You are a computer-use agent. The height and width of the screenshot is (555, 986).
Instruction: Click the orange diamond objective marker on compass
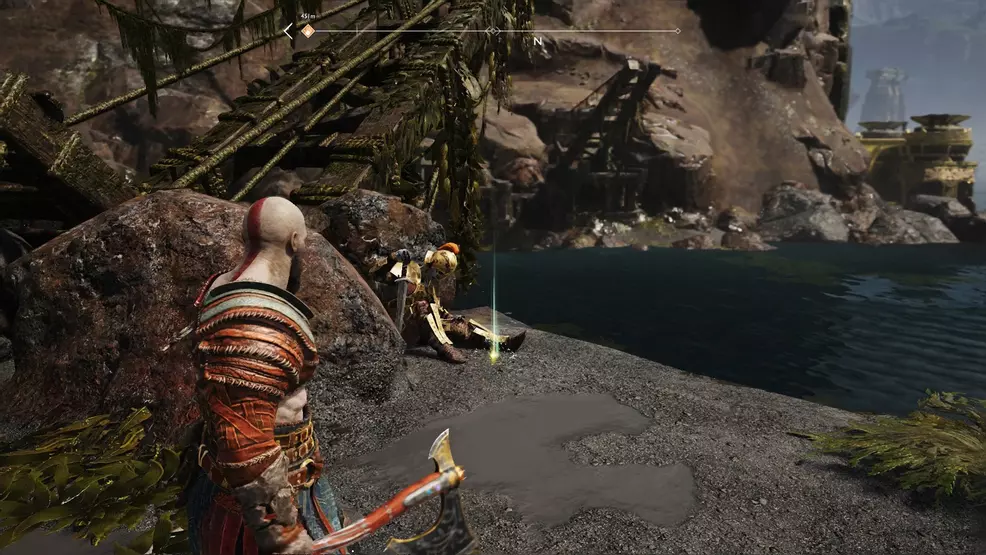pyautogui.click(x=308, y=31)
